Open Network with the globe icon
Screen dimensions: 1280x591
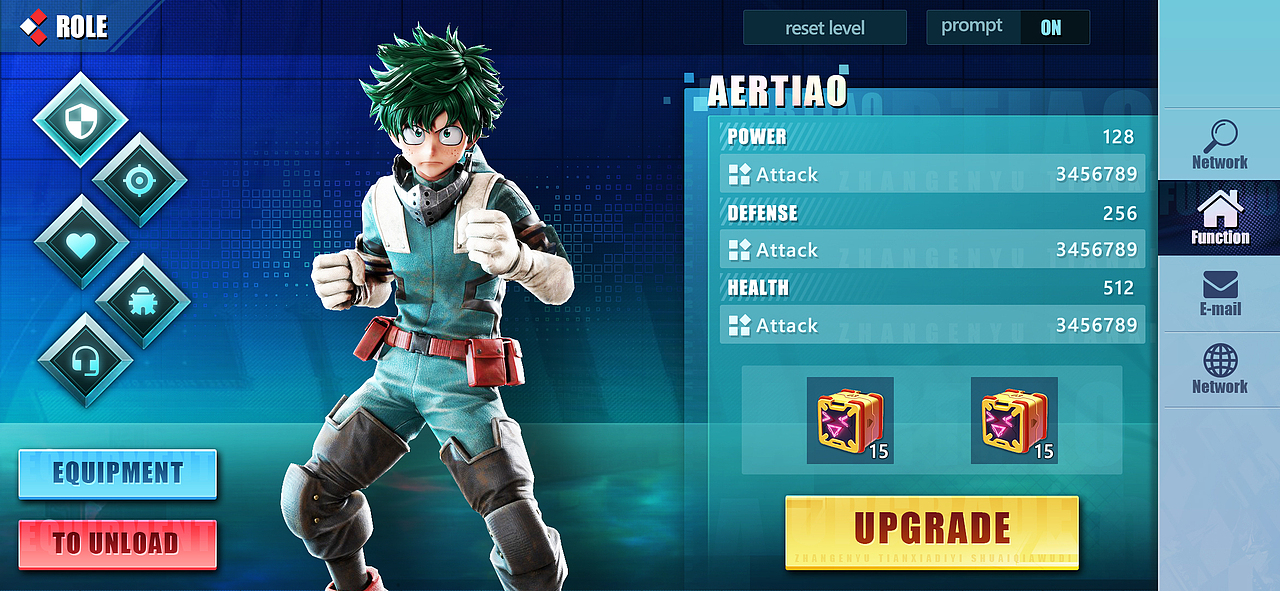coord(1219,368)
